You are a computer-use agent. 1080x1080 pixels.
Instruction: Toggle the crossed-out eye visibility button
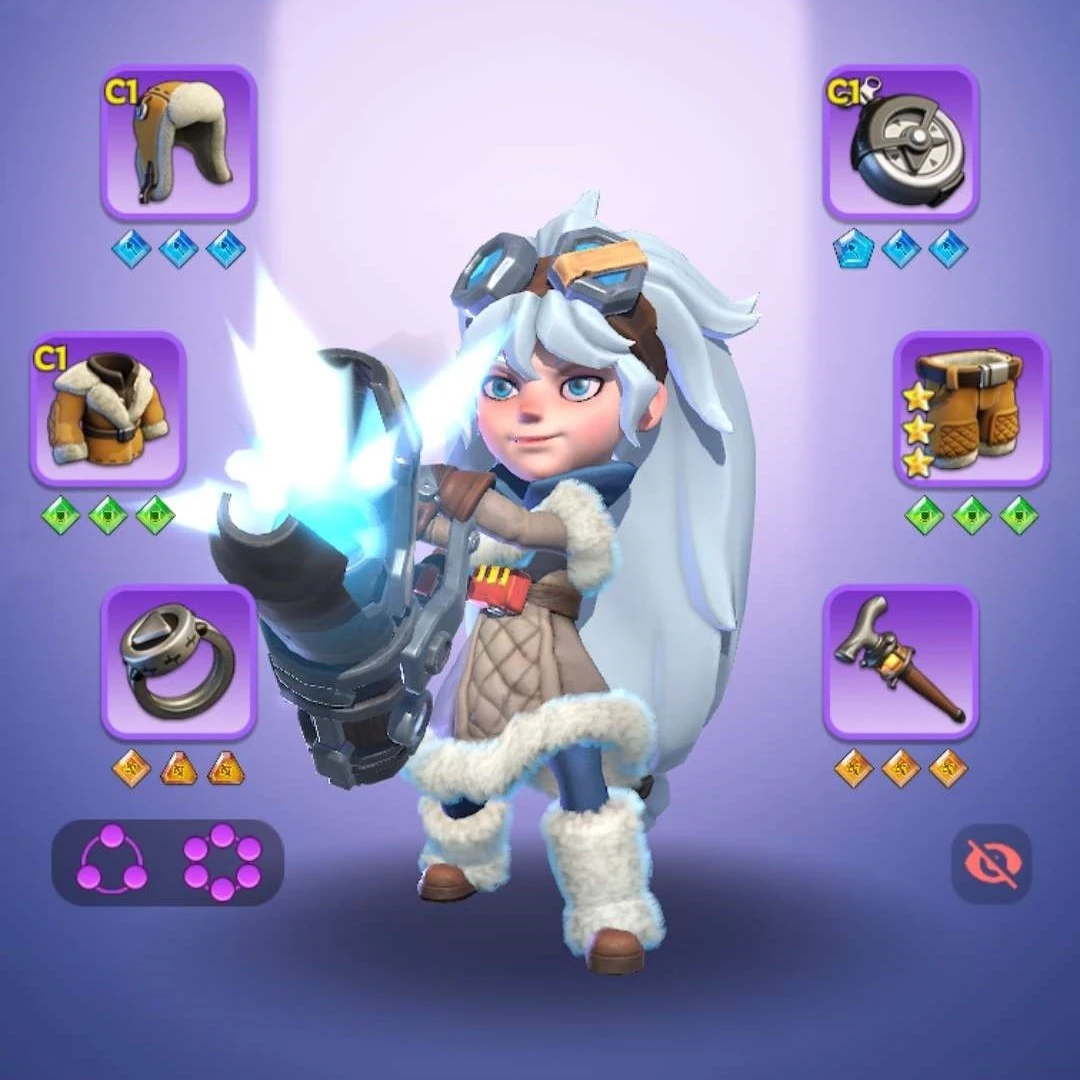pos(990,863)
